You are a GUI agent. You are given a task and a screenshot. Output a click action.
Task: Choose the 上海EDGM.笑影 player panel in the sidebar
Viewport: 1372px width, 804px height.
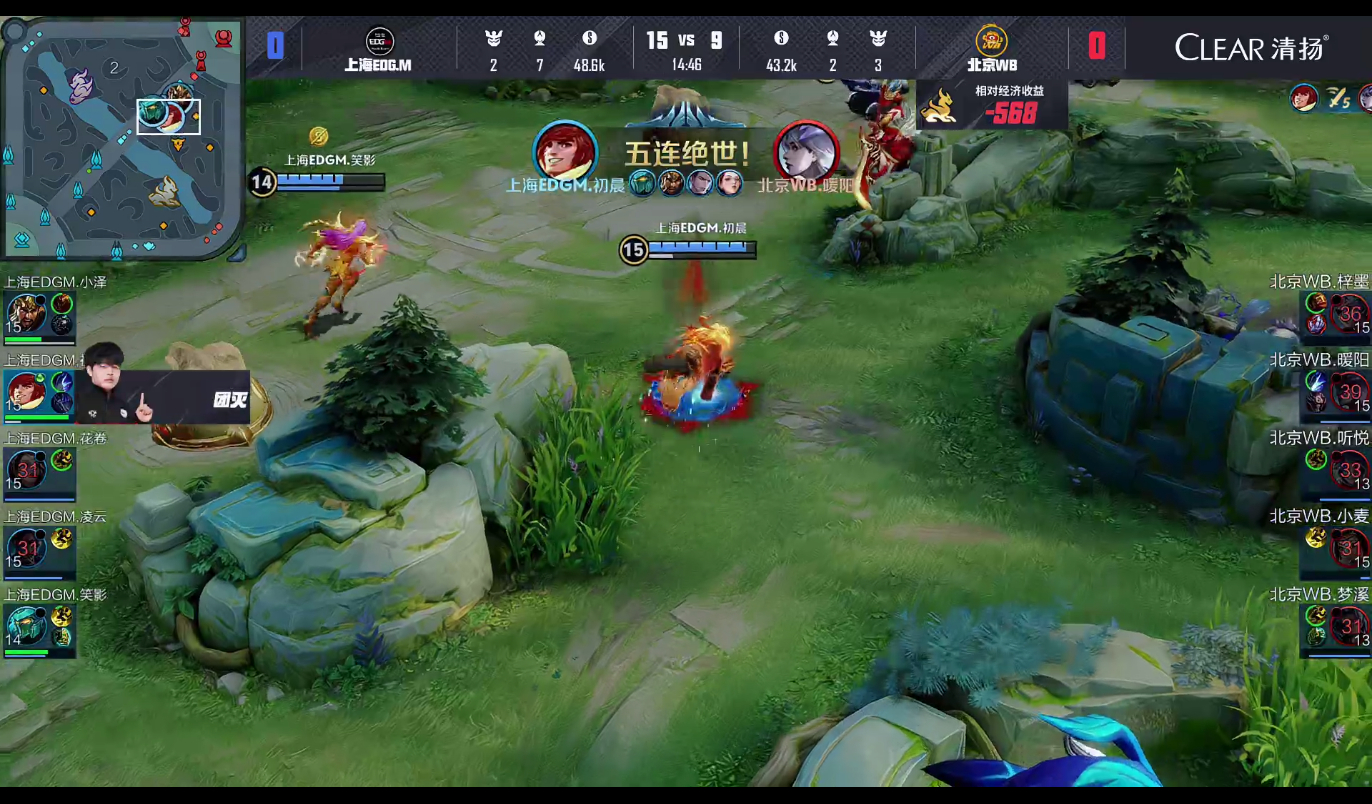coord(40,625)
